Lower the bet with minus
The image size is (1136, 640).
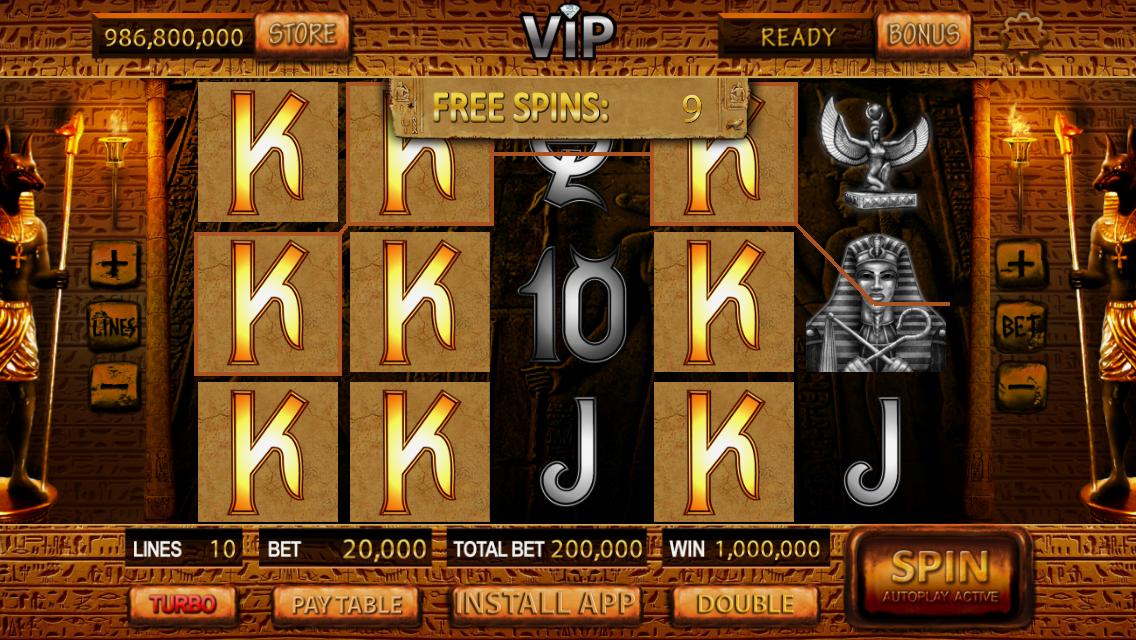[1021, 384]
